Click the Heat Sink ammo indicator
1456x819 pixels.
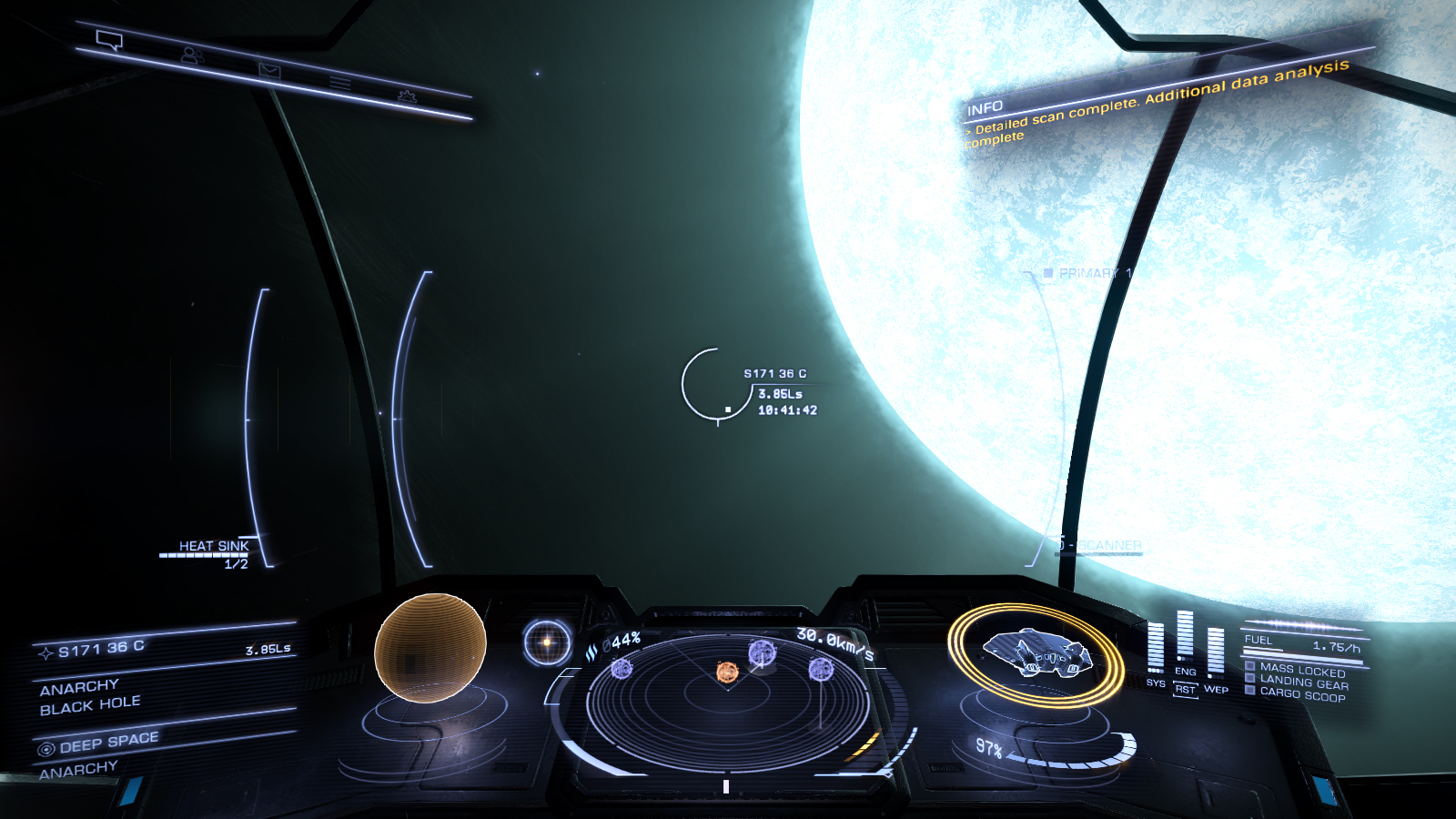coord(213,551)
